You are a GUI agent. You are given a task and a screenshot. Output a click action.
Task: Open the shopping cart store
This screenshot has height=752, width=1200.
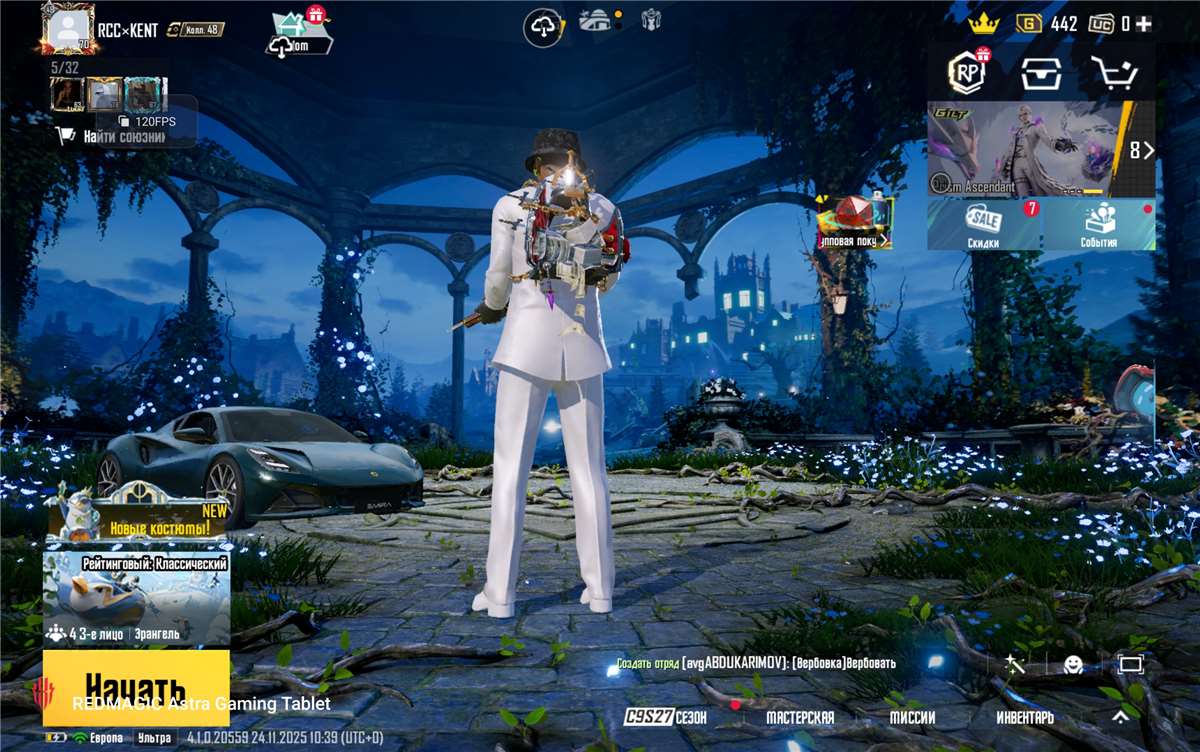pyautogui.click(x=1114, y=73)
